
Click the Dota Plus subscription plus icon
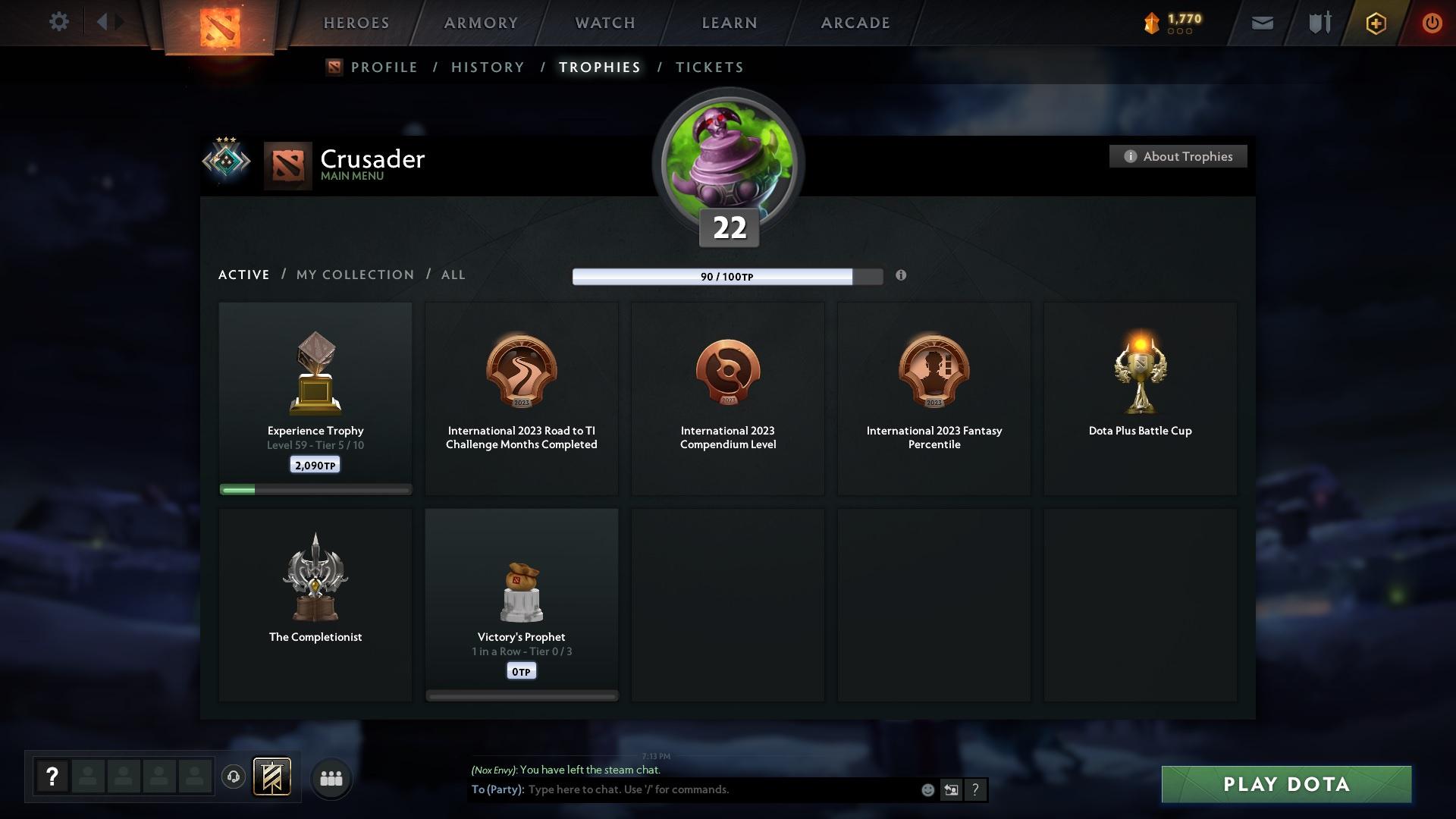coord(1375,23)
